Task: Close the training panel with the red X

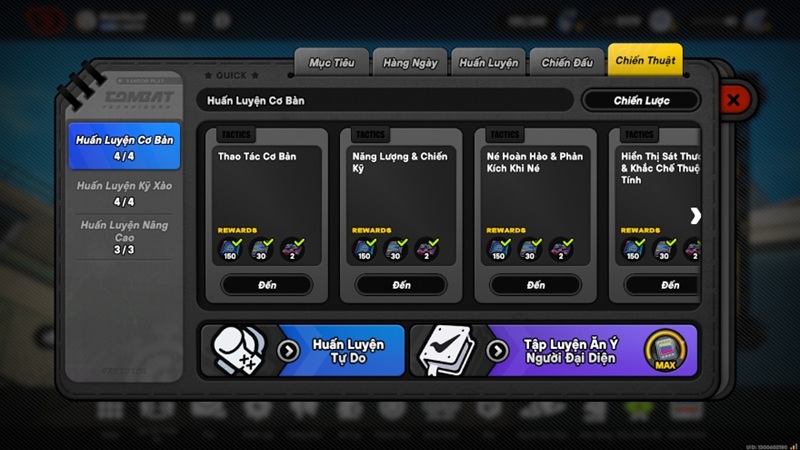Action: point(733,100)
